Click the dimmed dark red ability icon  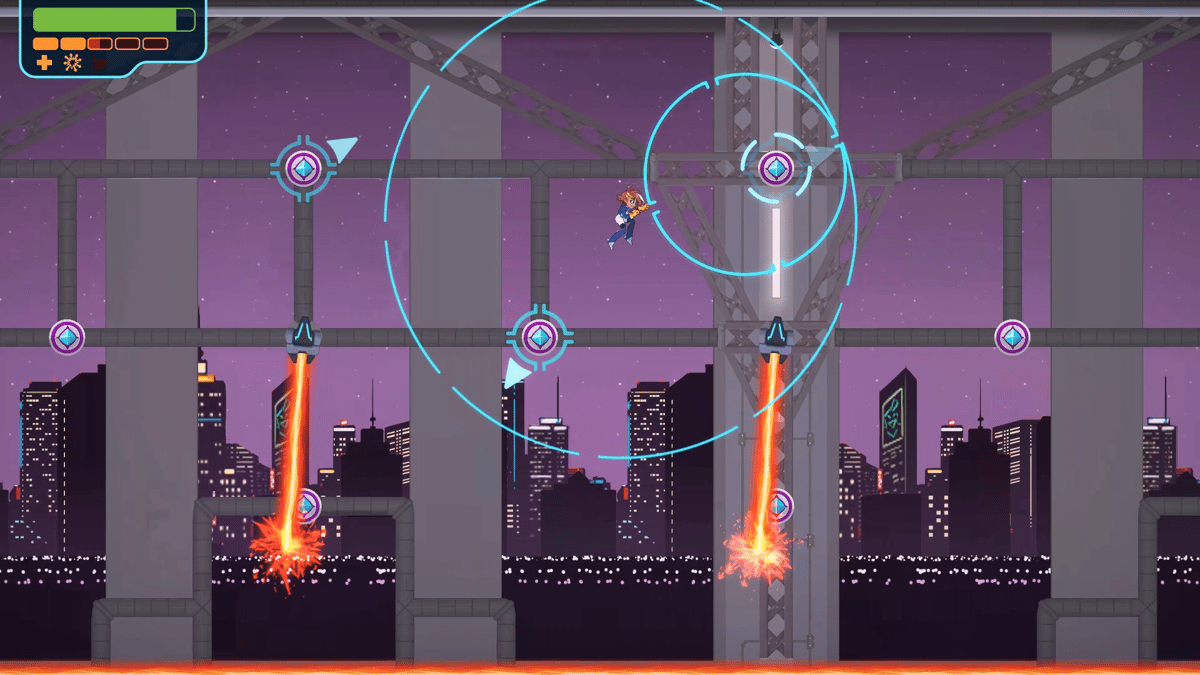point(100,63)
